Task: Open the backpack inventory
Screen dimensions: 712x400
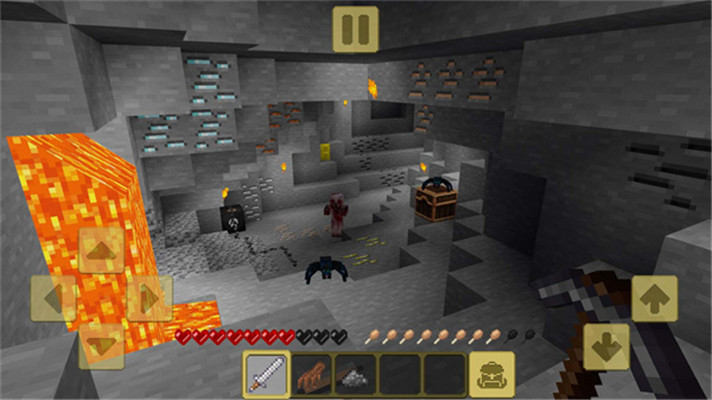Action: point(492,373)
